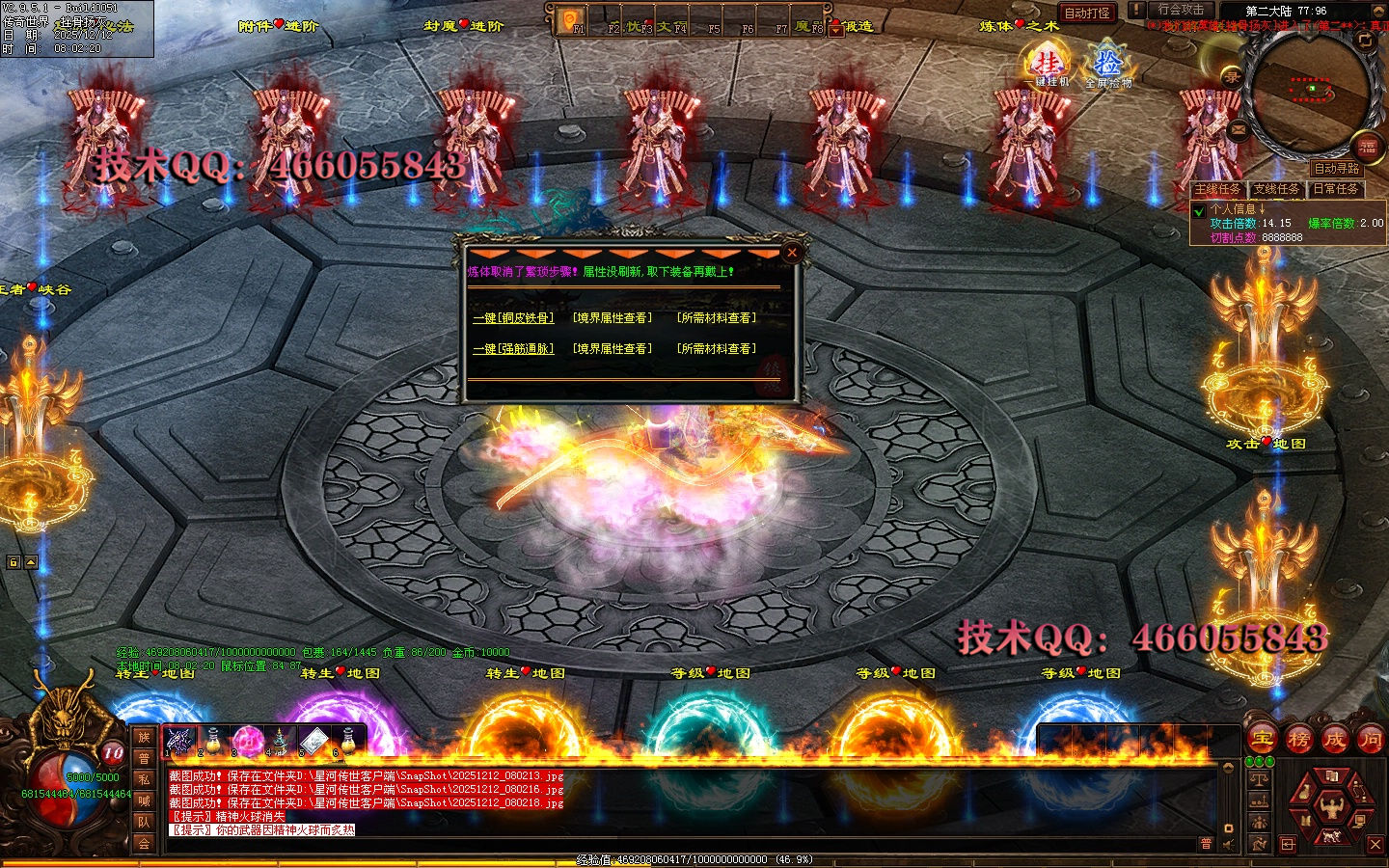
Task: Choose 一键[强筋通脉] option
Action: (513, 348)
